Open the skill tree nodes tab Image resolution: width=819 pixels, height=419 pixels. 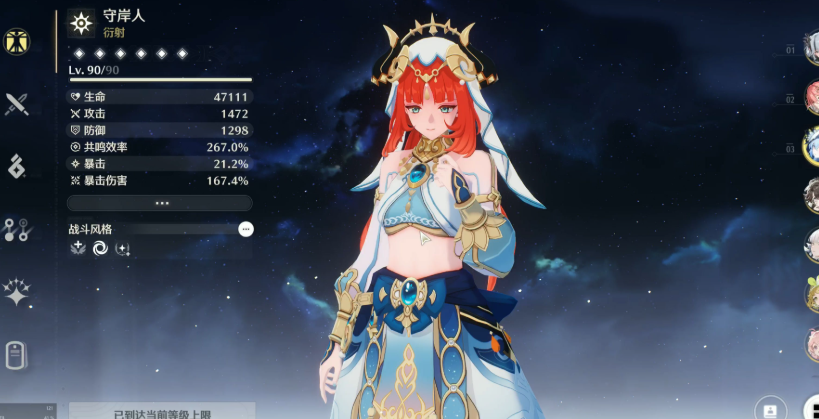click(16, 230)
